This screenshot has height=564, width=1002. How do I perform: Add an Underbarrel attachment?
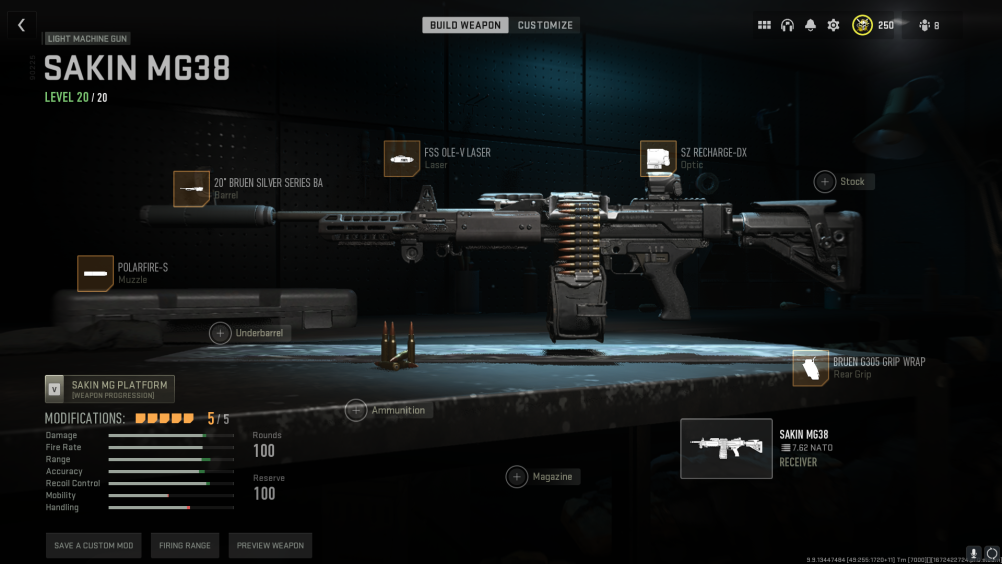(220, 333)
